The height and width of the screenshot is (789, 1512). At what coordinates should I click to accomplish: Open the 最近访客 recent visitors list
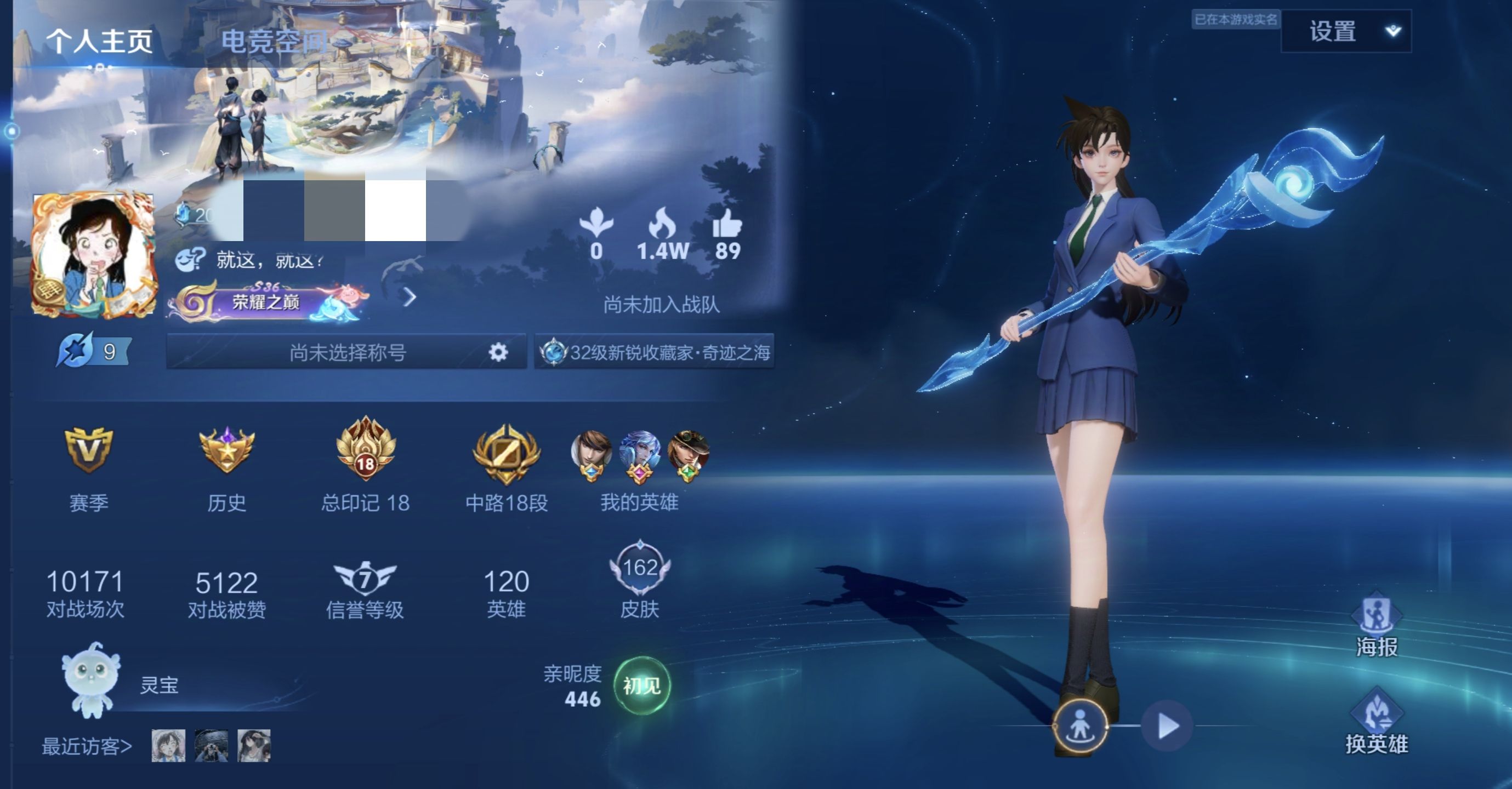(x=87, y=746)
